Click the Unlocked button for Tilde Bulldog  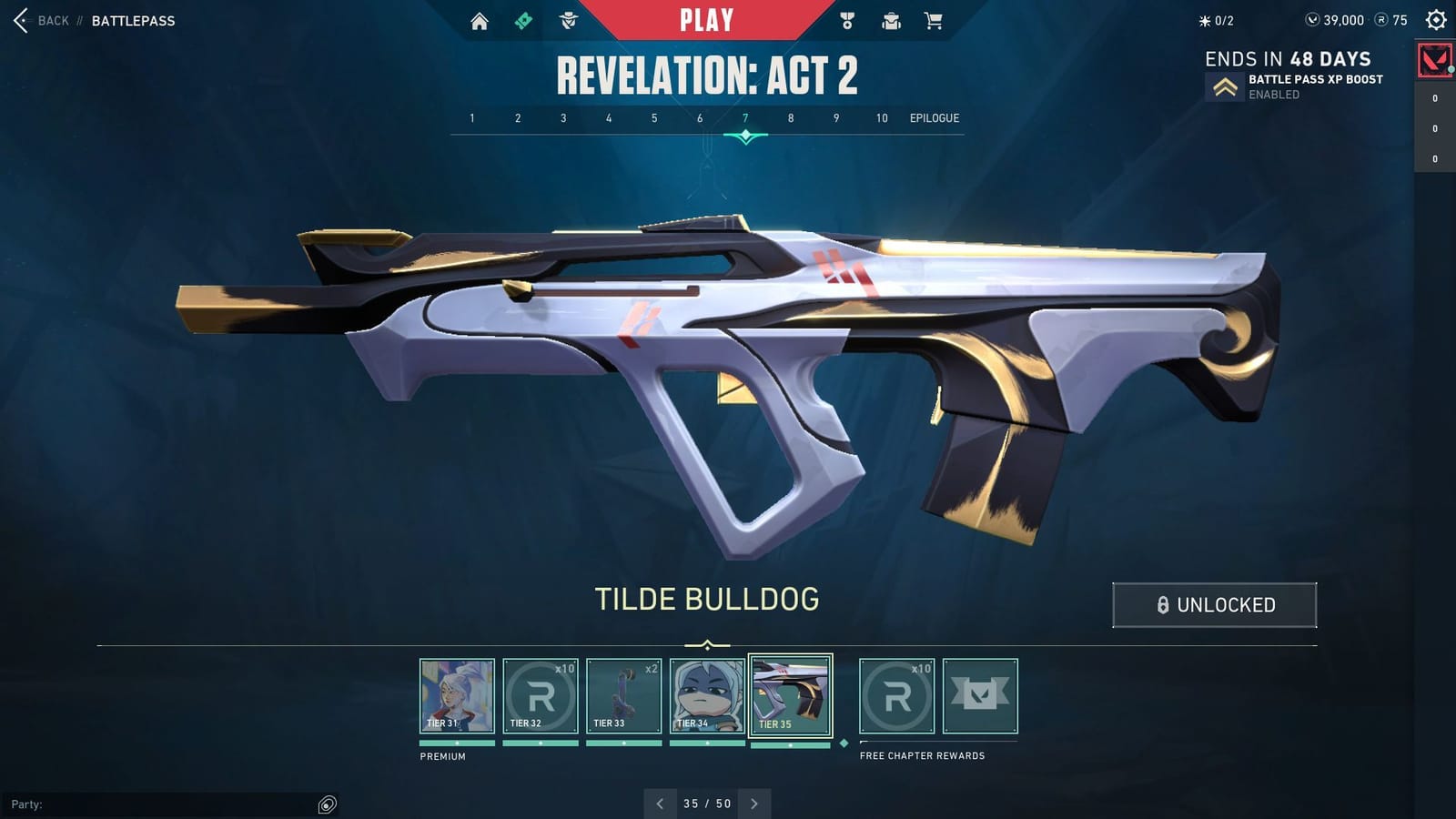point(1214,604)
